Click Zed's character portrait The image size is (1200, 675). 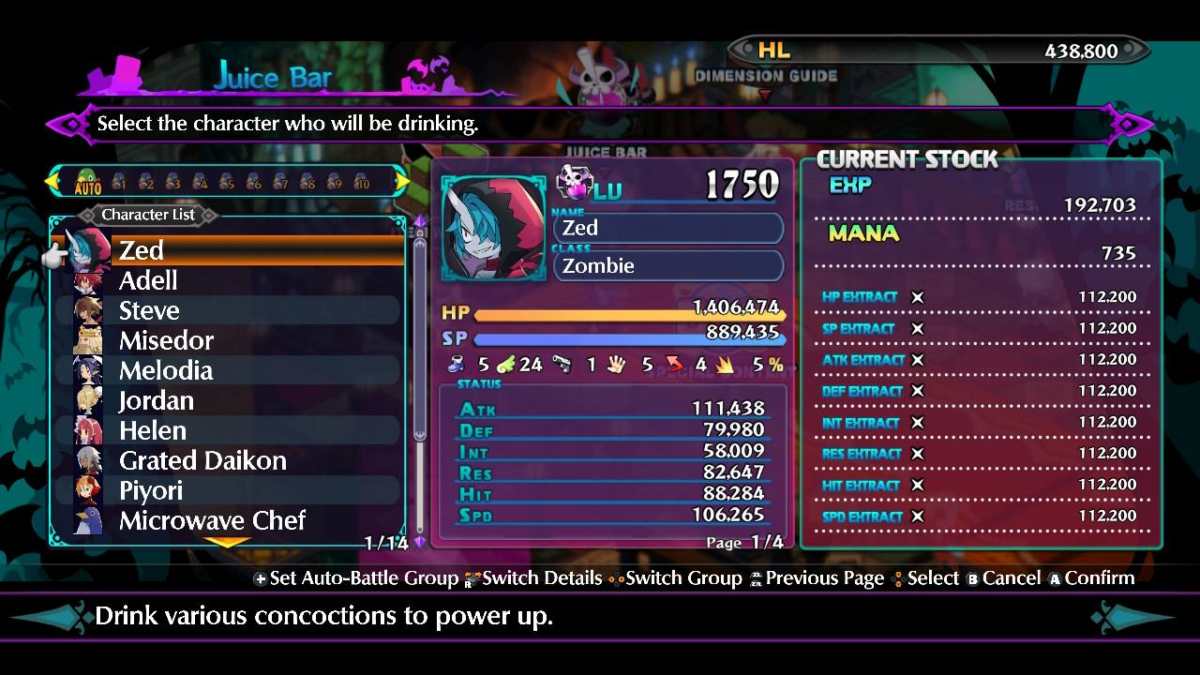[493, 229]
